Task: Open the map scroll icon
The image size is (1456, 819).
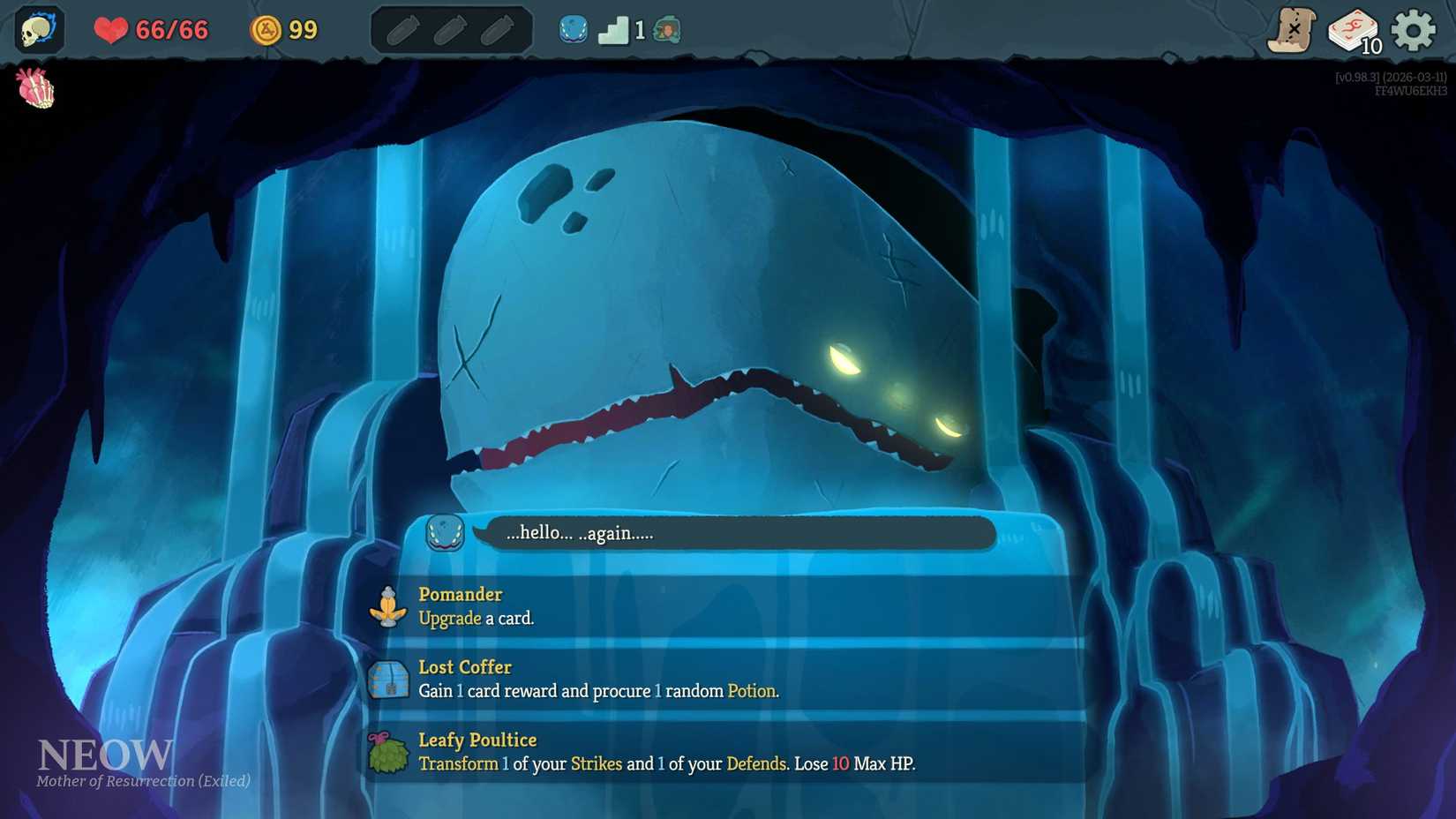Action: (x=1294, y=29)
